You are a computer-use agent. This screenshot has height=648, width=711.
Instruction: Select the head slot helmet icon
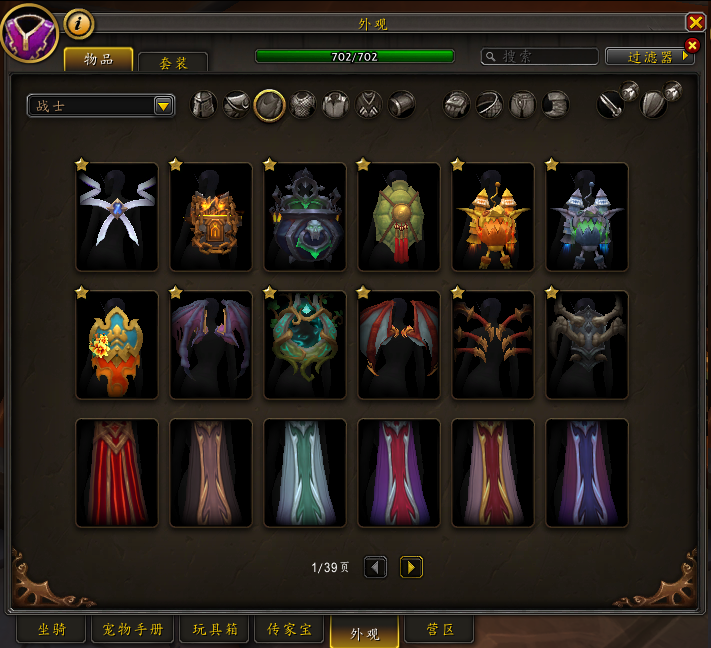tap(203, 105)
